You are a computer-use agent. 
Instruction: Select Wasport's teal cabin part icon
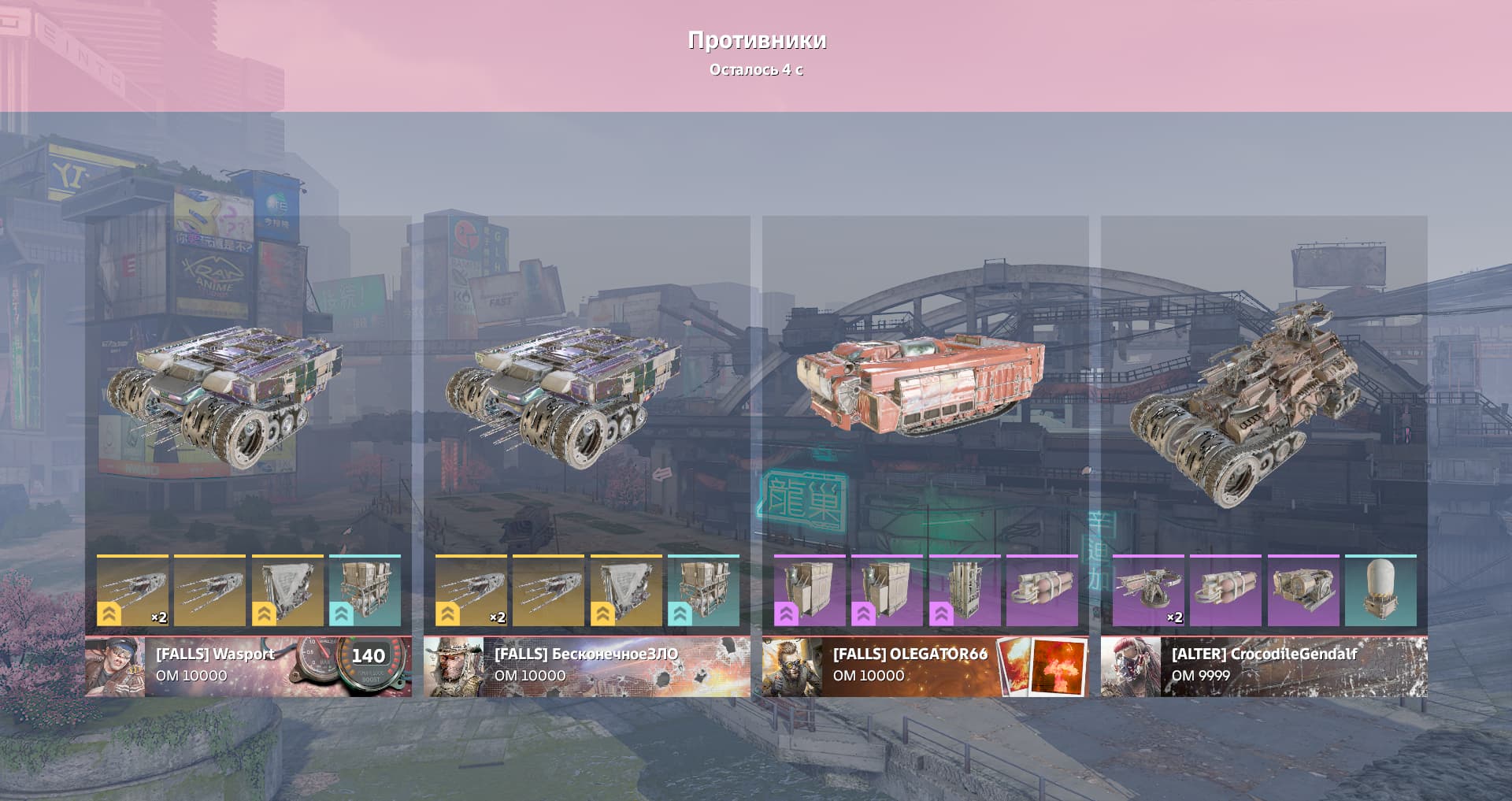[x=365, y=591]
